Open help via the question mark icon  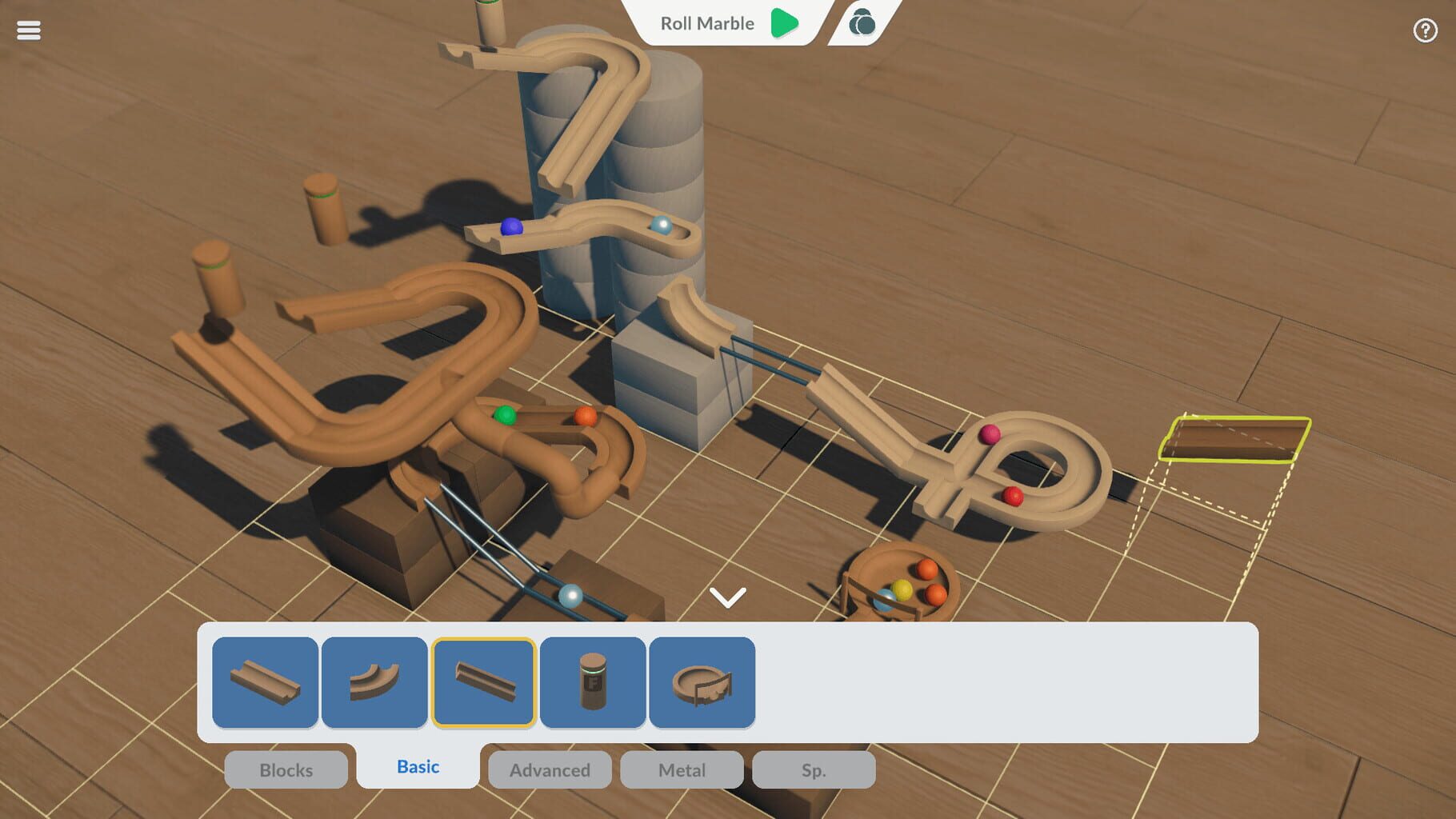click(x=1424, y=30)
